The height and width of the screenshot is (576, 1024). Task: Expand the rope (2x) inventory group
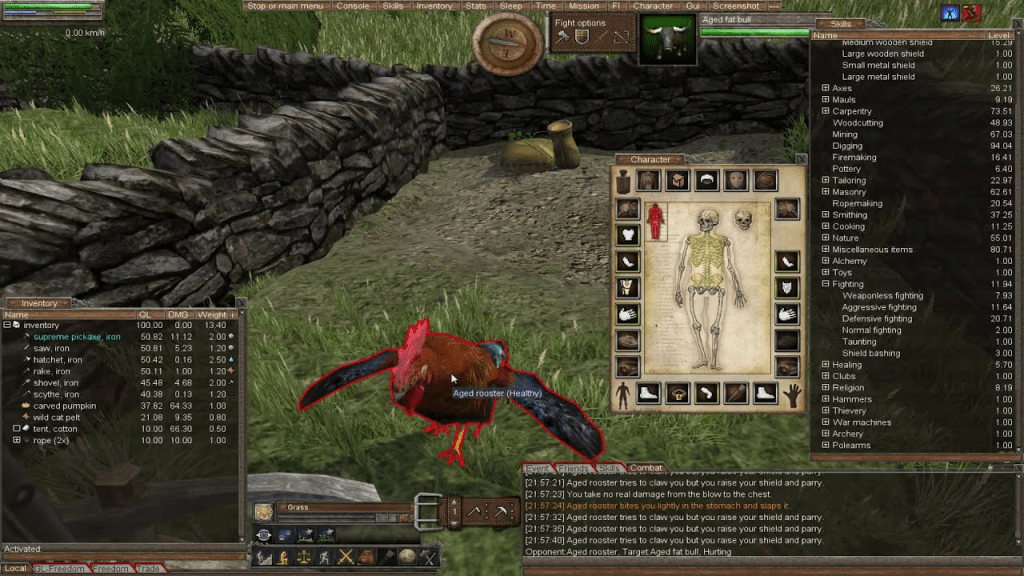(17, 440)
